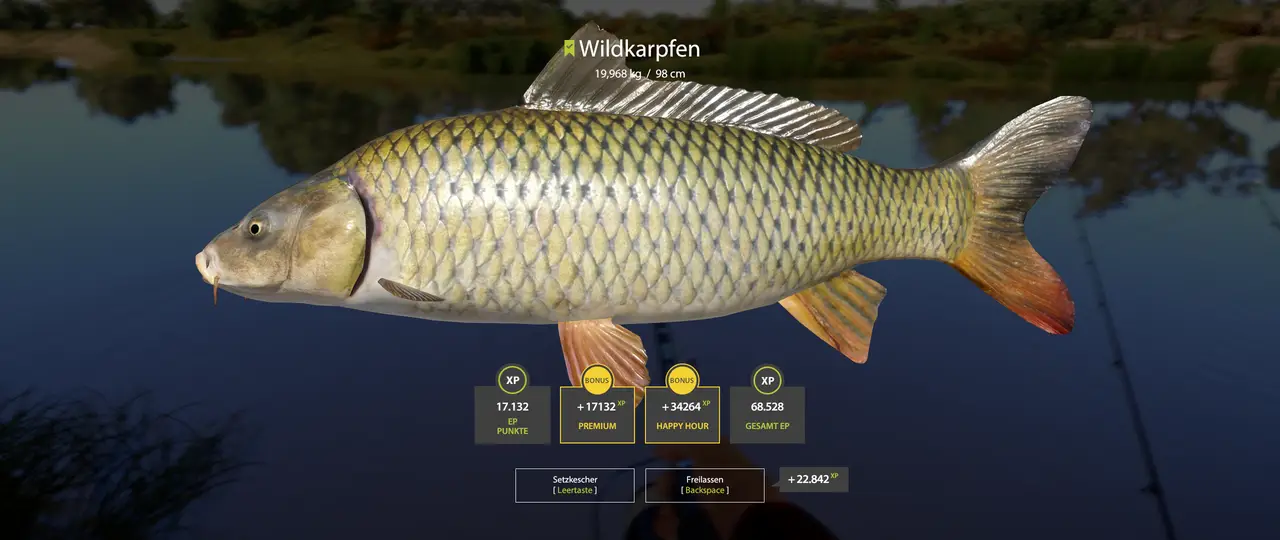1280x540 pixels.
Task: Put the carp in the Setzkescher
Action: (574, 485)
